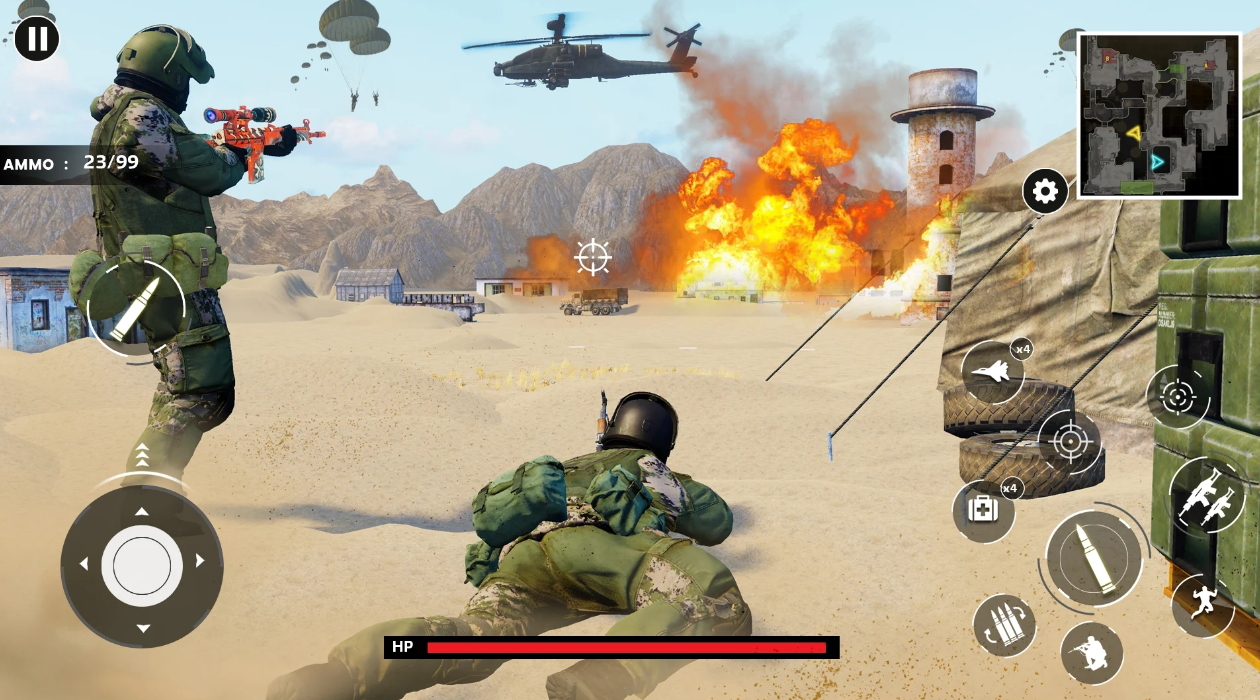Fire using the bullet button beside the medkit
Image resolution: width=1260 pixels, height=700 pixels.
(1094, 558)
